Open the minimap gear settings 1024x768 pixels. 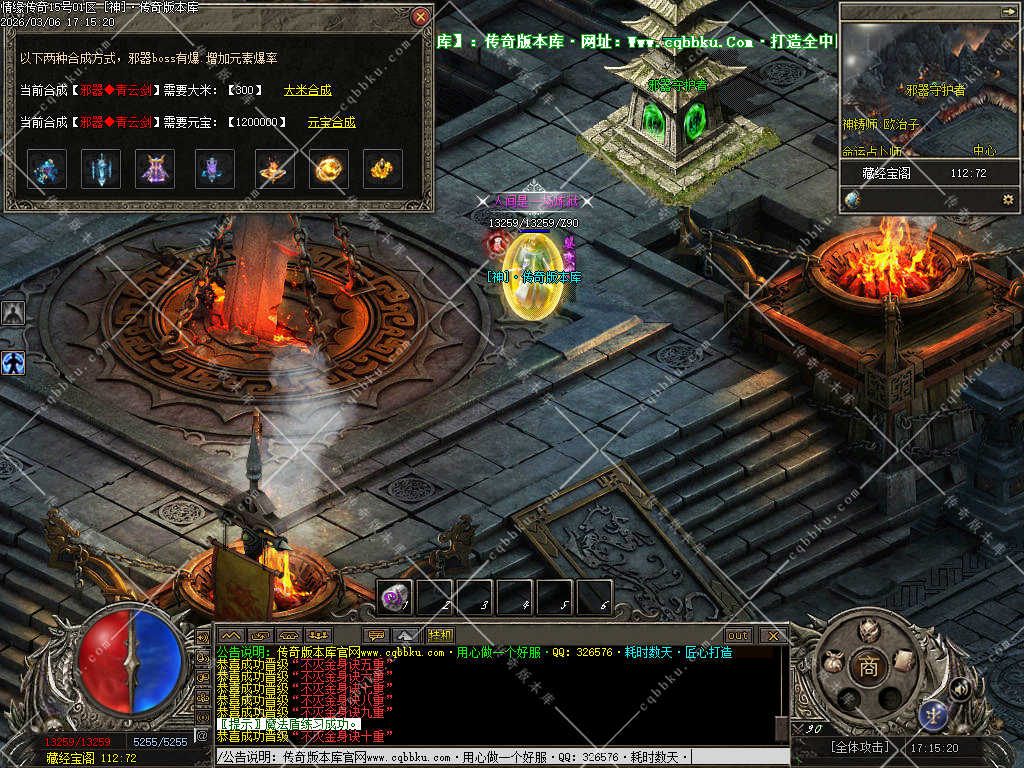(1007, 199)
